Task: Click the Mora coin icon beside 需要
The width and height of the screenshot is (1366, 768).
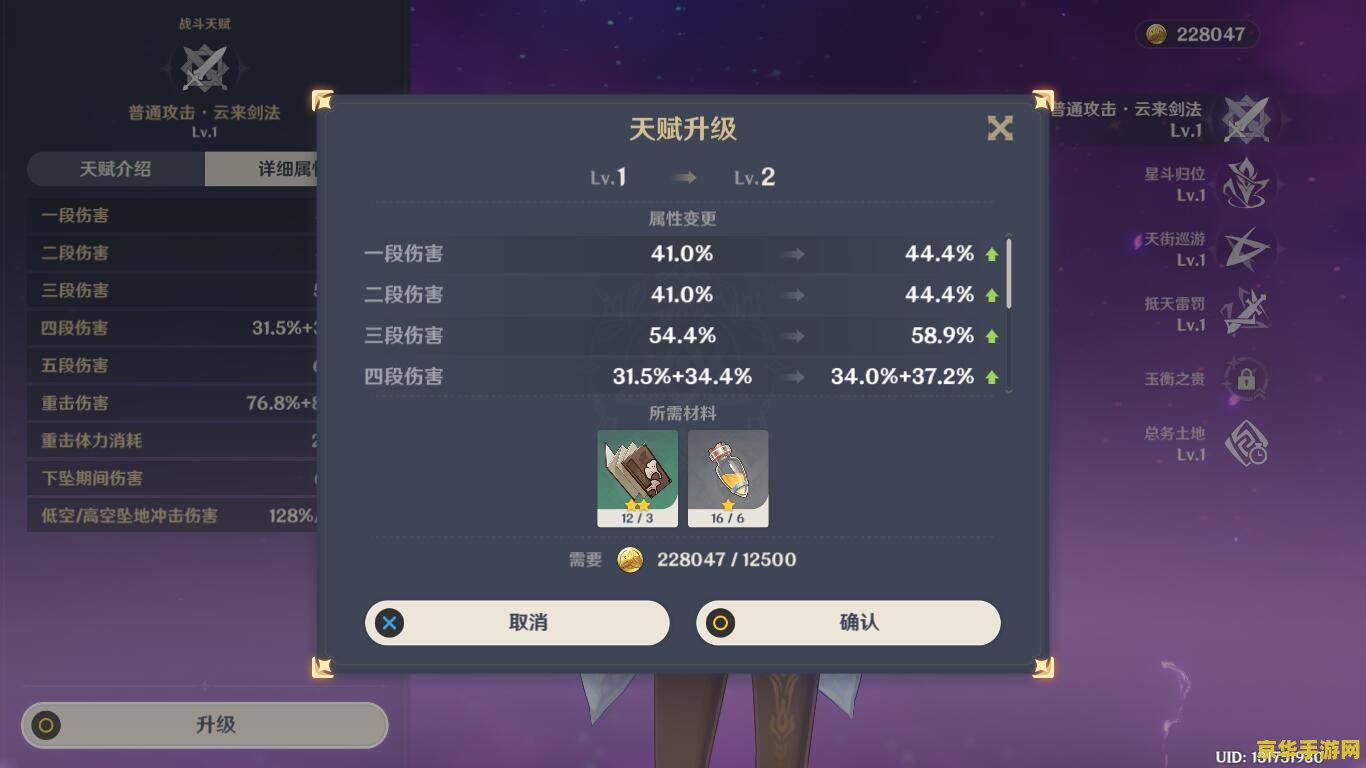Action: [x=630, y=560]
